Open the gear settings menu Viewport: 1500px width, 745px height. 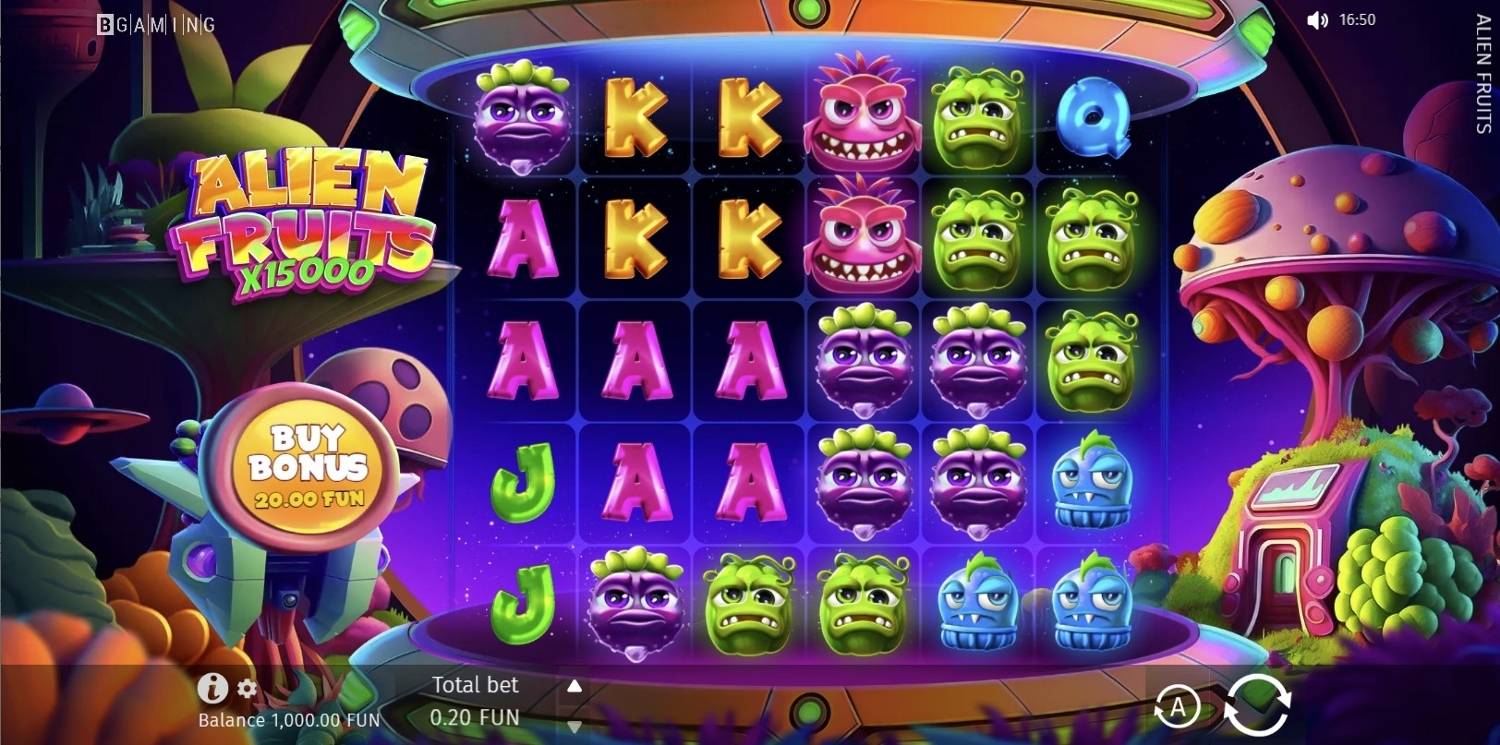pyautogui.click(x=247, y=688)
